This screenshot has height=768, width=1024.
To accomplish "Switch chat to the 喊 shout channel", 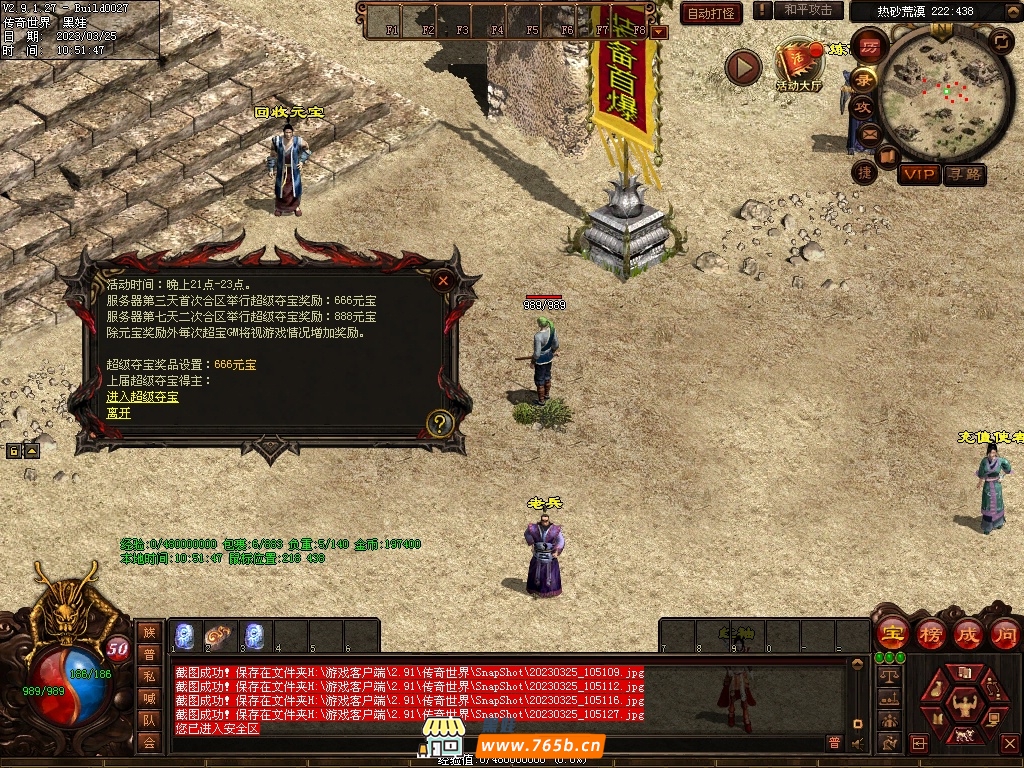I will 149,698.
